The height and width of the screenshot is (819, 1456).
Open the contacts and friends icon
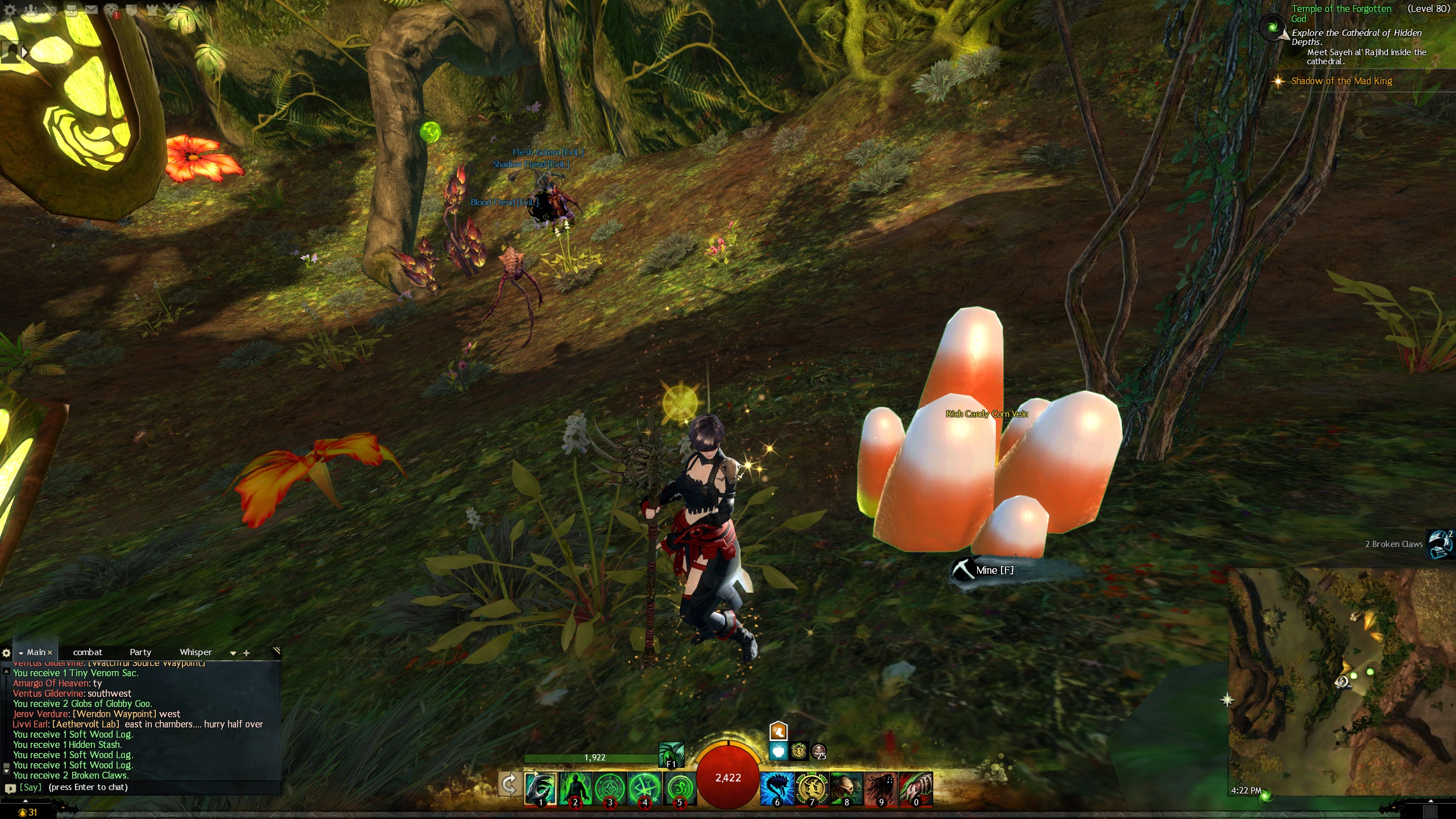(31, 9)
